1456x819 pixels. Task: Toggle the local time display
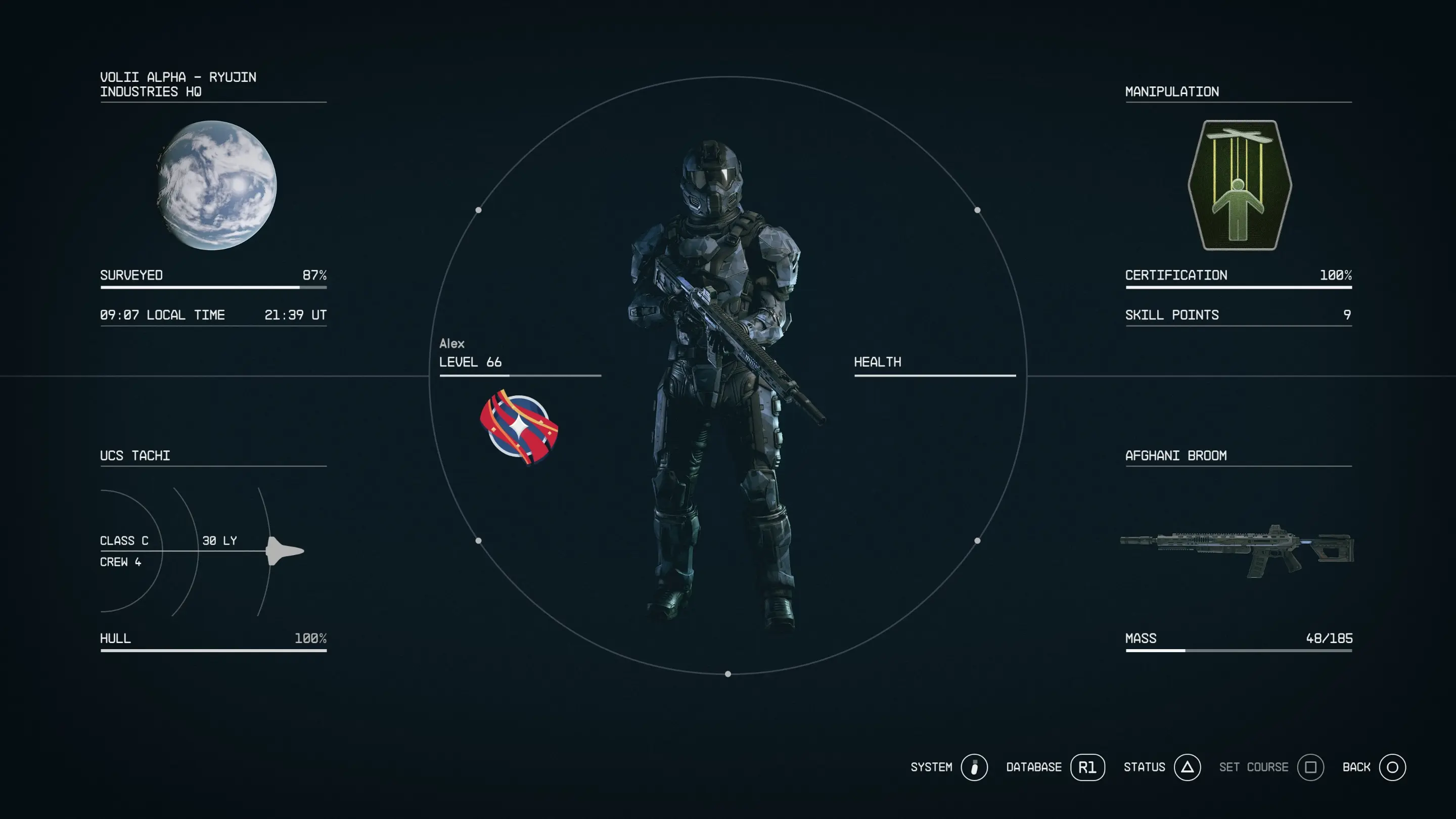(162, 315)
